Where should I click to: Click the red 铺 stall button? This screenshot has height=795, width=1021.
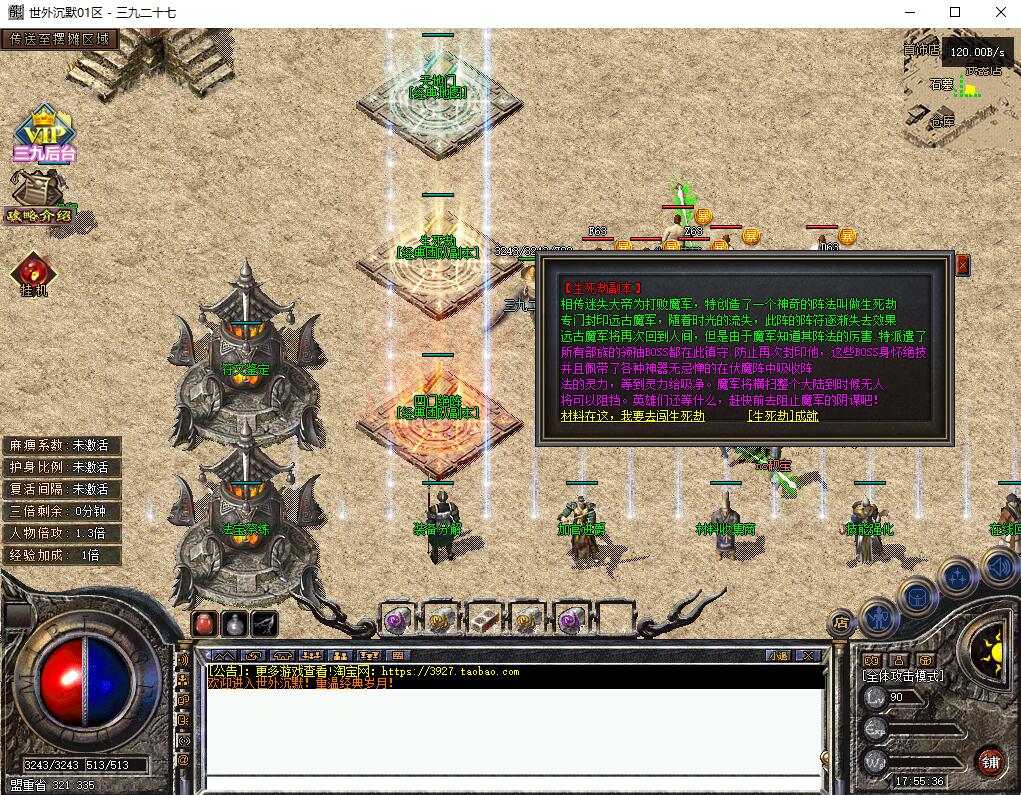990,760
